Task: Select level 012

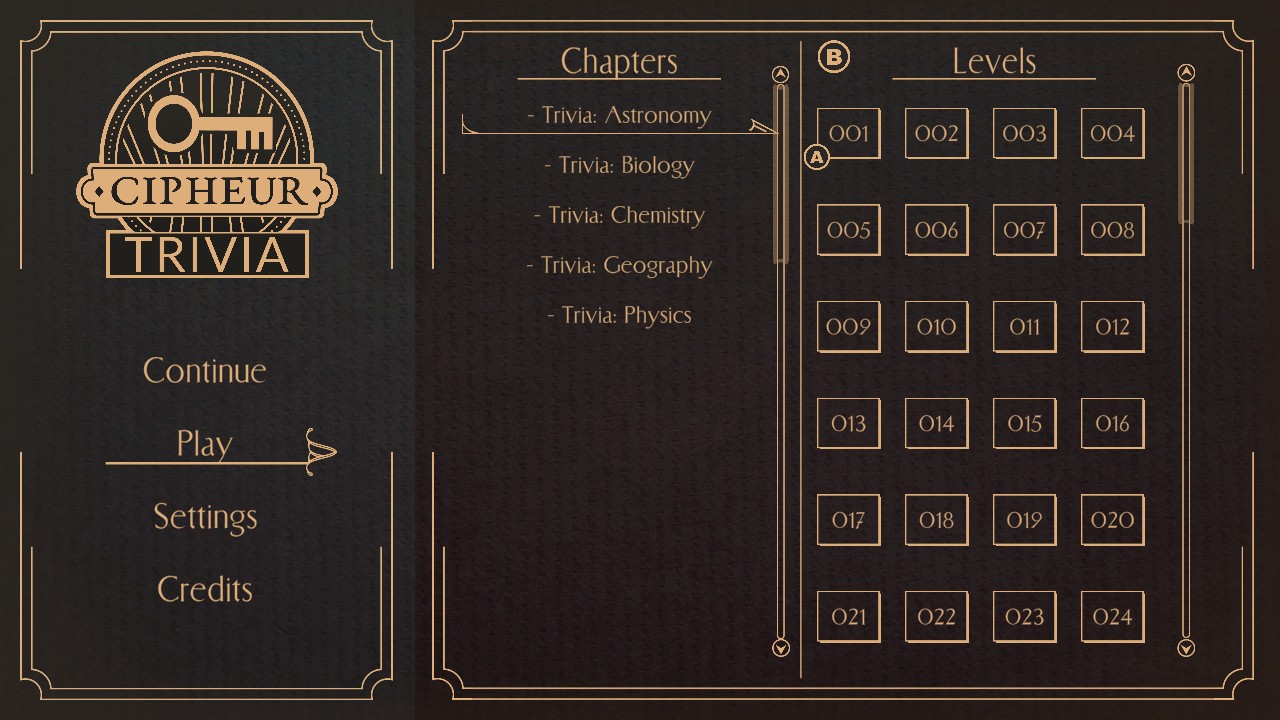Action: tap(1112, 327)
